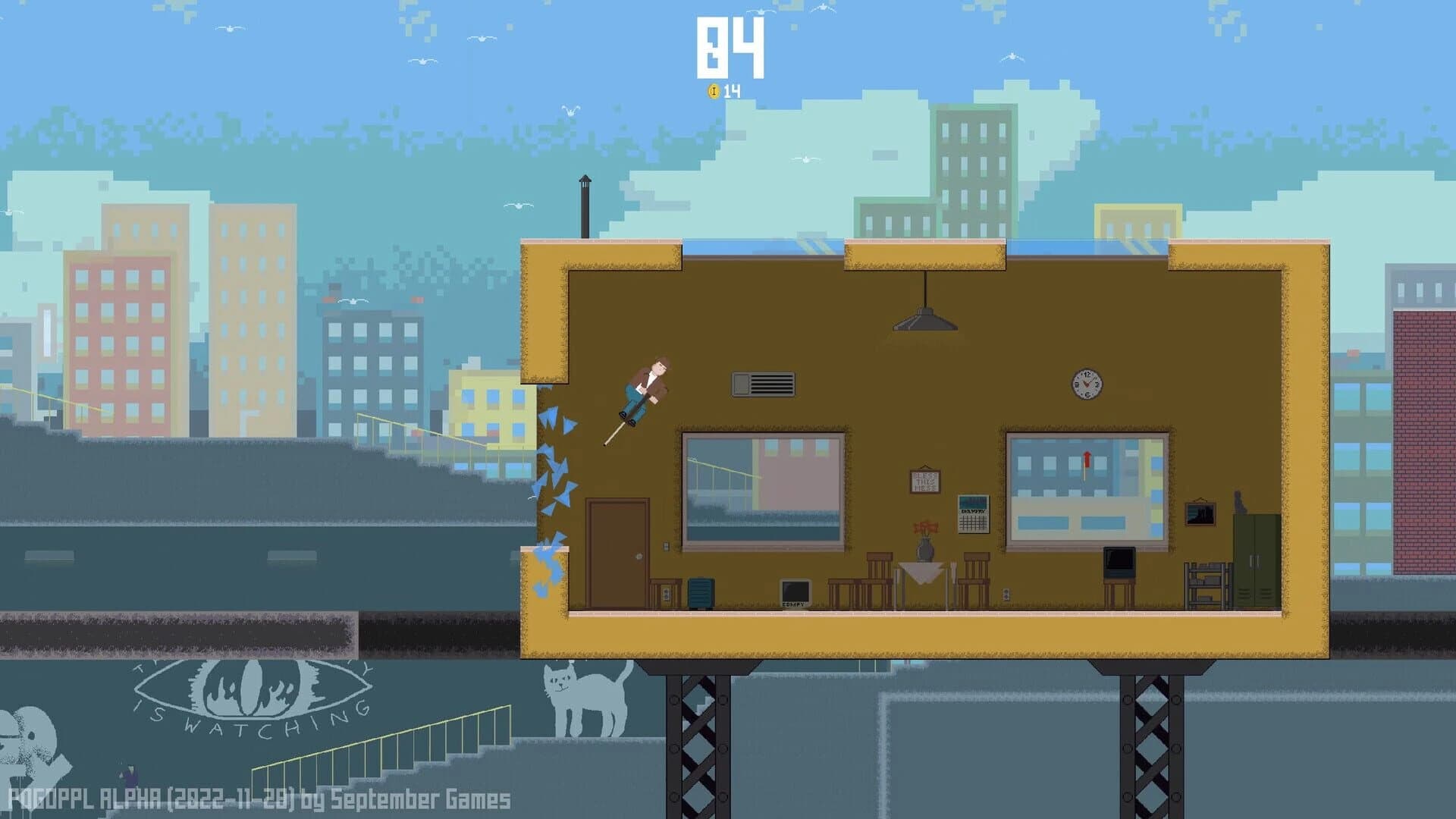Viewport: 1456px width, 819px height.
Task: Click the framed picture above the shelf
Action: coord(1199,514)
